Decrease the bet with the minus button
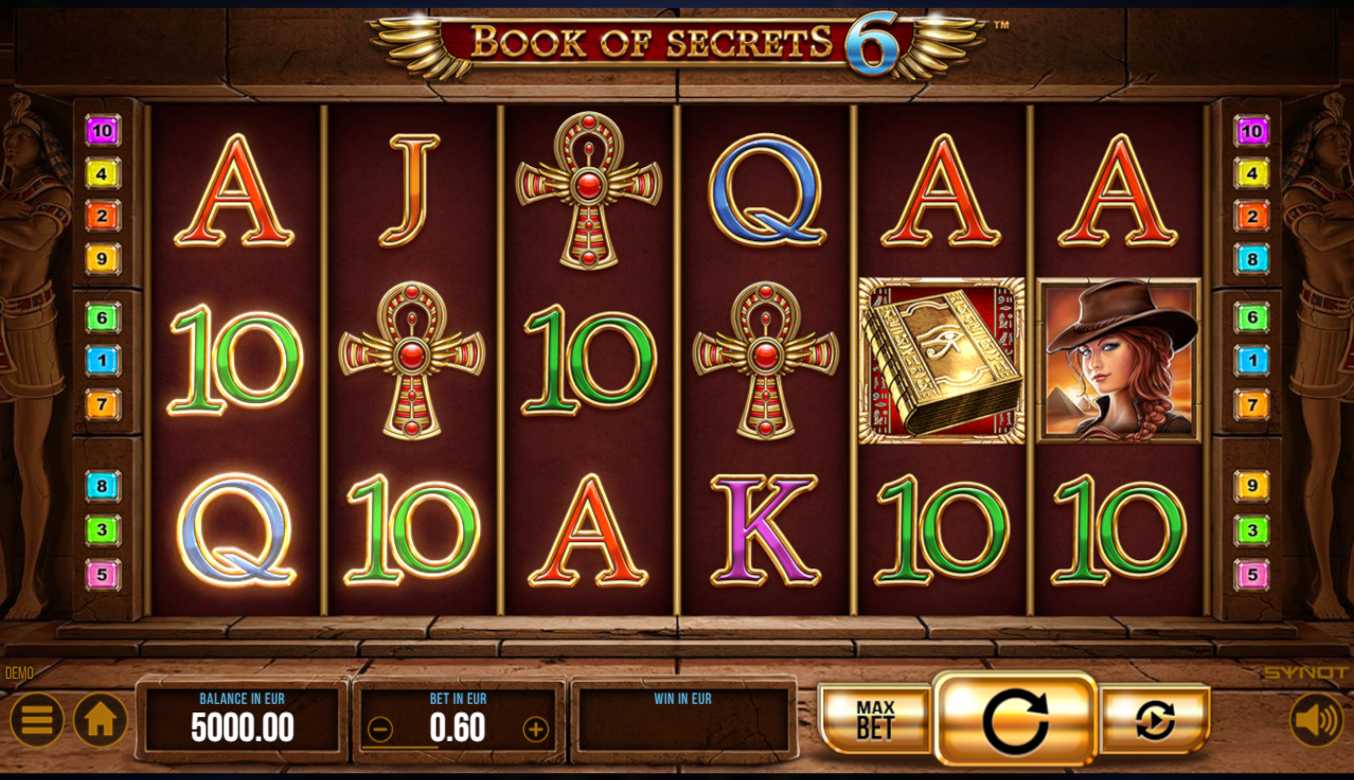Screen dimensions: 1354x780 380,729
